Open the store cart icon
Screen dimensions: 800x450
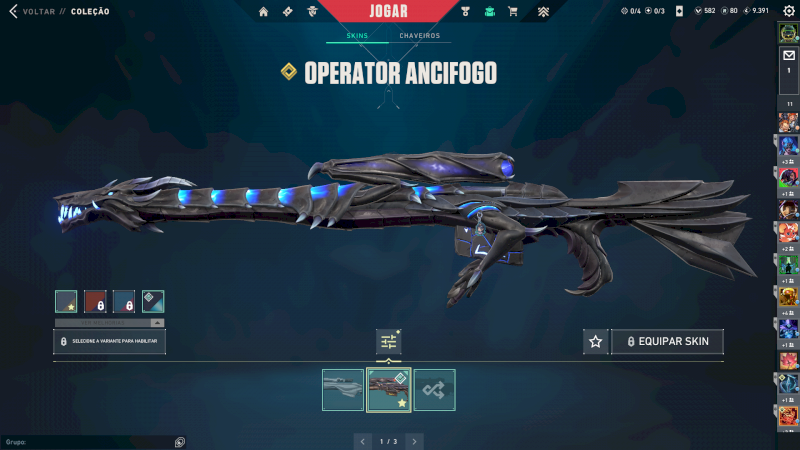coord(513,12)
